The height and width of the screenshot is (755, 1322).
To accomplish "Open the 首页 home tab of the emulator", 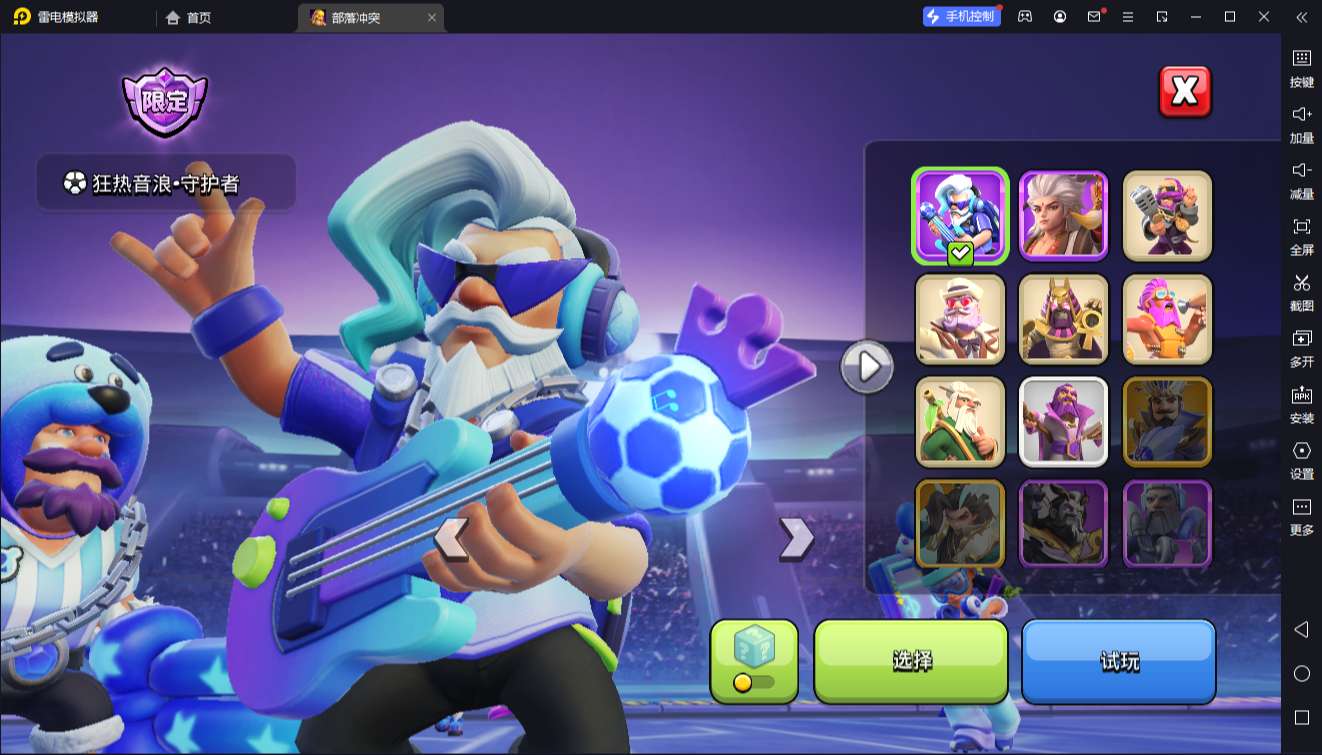I will click(189, 17).
